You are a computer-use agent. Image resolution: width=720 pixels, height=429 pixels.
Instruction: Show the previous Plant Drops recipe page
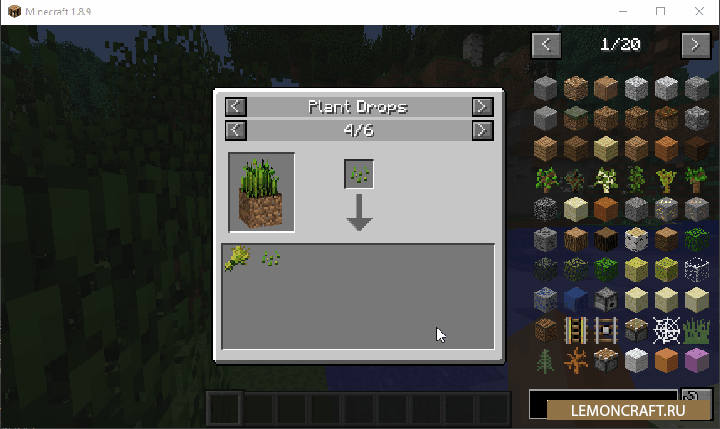[x=235, y=129]
